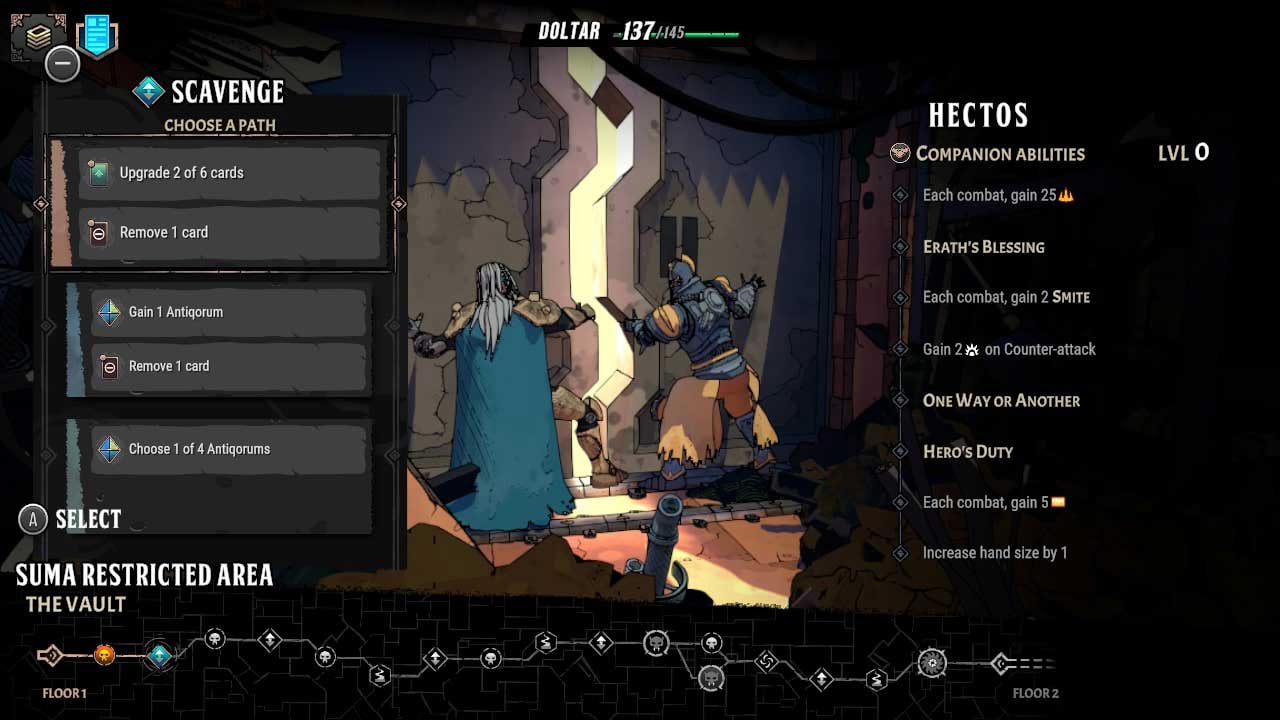The height and width of the screenshot is (720, 1280).
Task: Select the swirl event node on the map
Action: click(768, 662)
